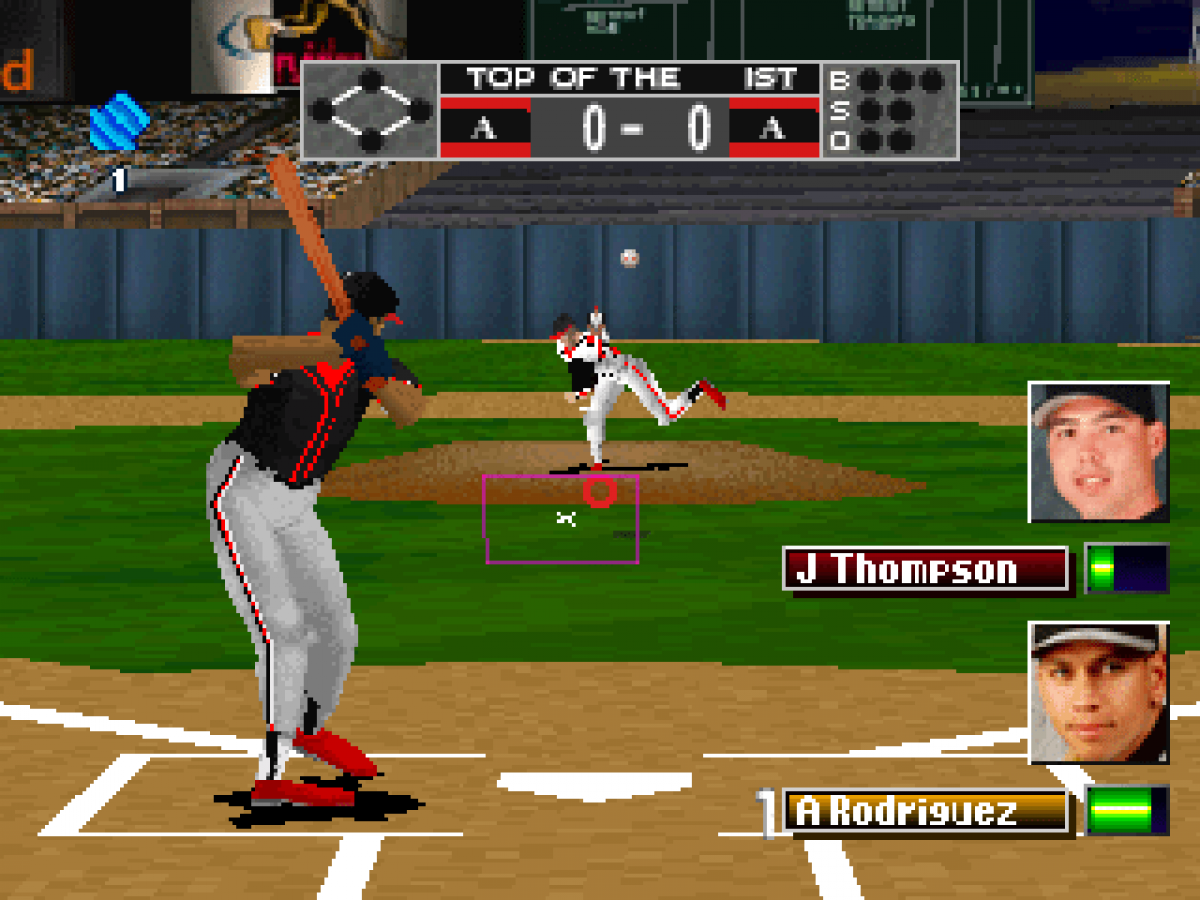Click the base runner diamond indicator
The image size is (1200, 900).
pyautogui.click(x=370, y=110)
